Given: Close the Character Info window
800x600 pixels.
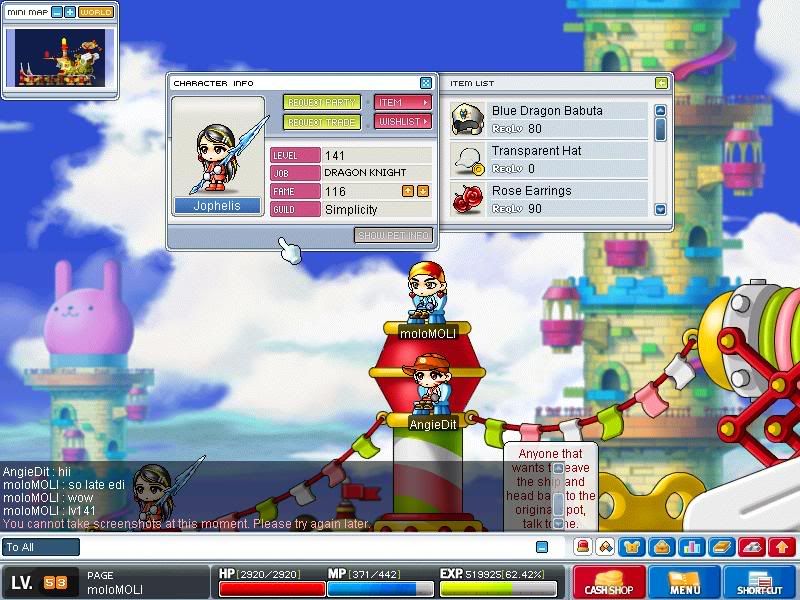Looking at the screenshot, I should pyautogui.click(x=426, y=83).
